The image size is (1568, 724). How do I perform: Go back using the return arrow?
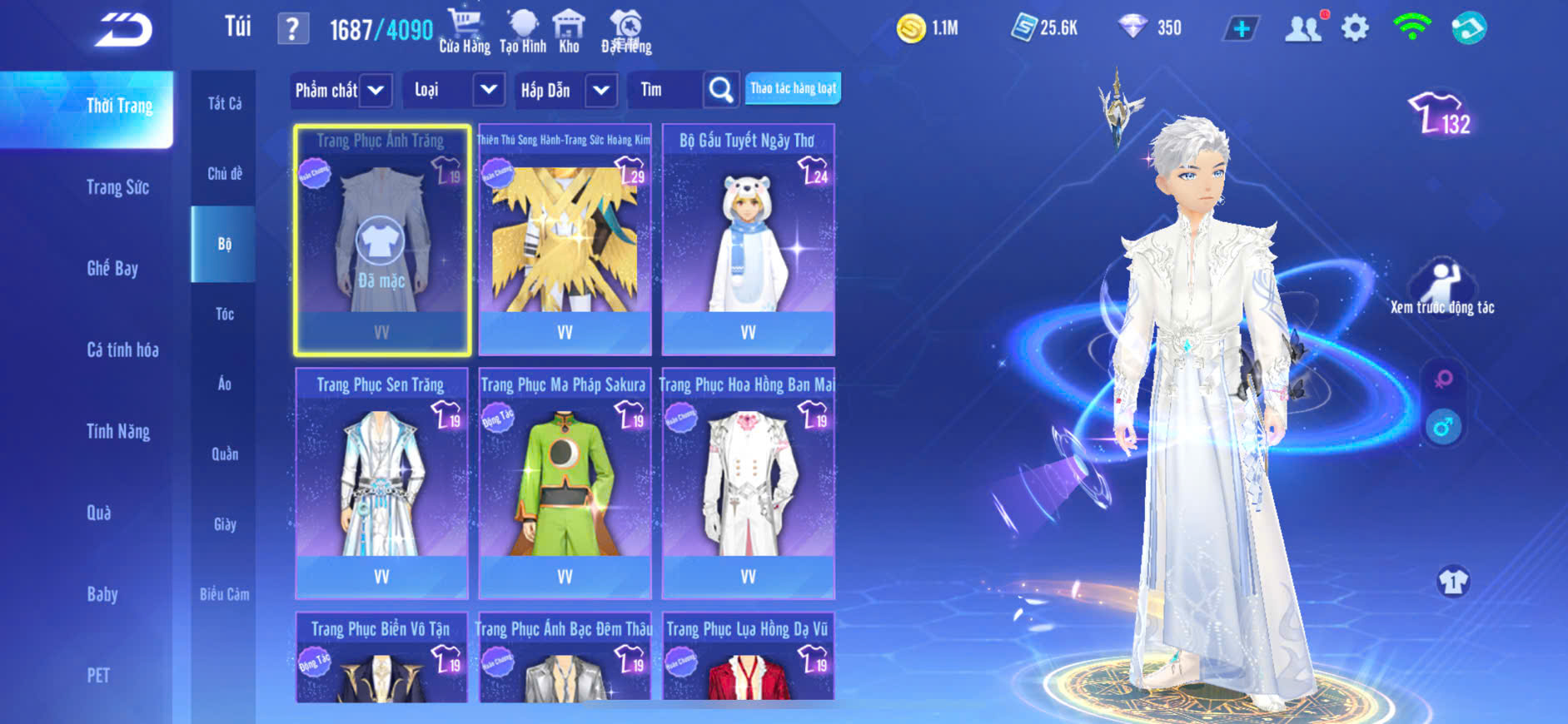tap(123, 30)
